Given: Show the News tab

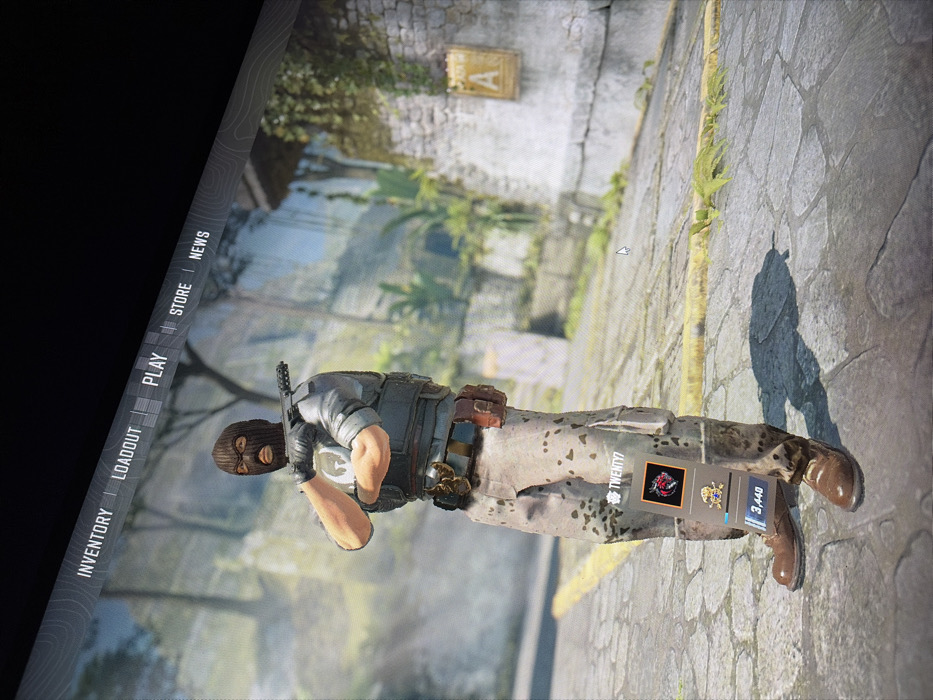Looking at the screenshot, I should pyautogui.click(x=199, y=245).
